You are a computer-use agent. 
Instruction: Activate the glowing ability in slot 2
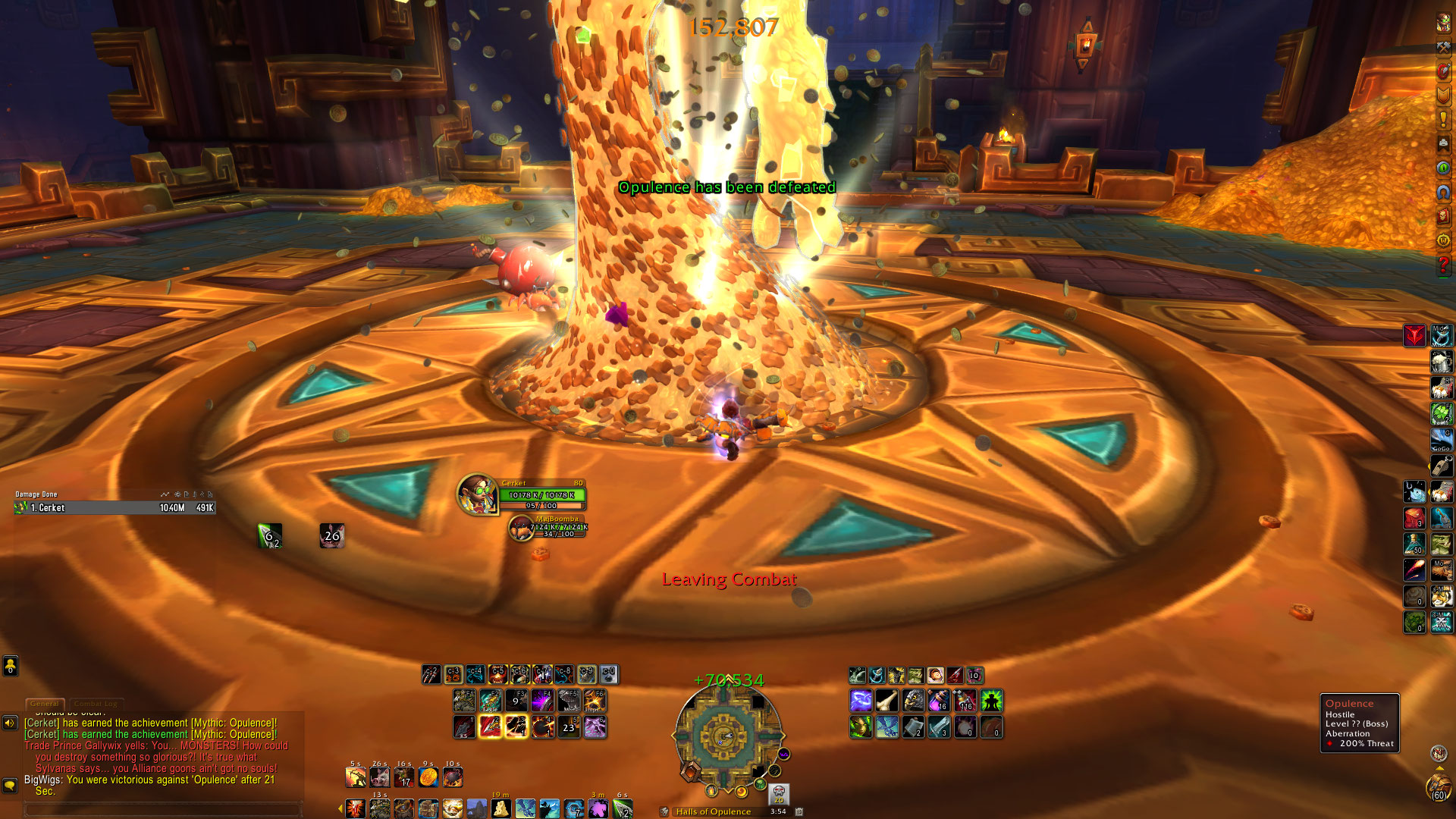[491, 727]
